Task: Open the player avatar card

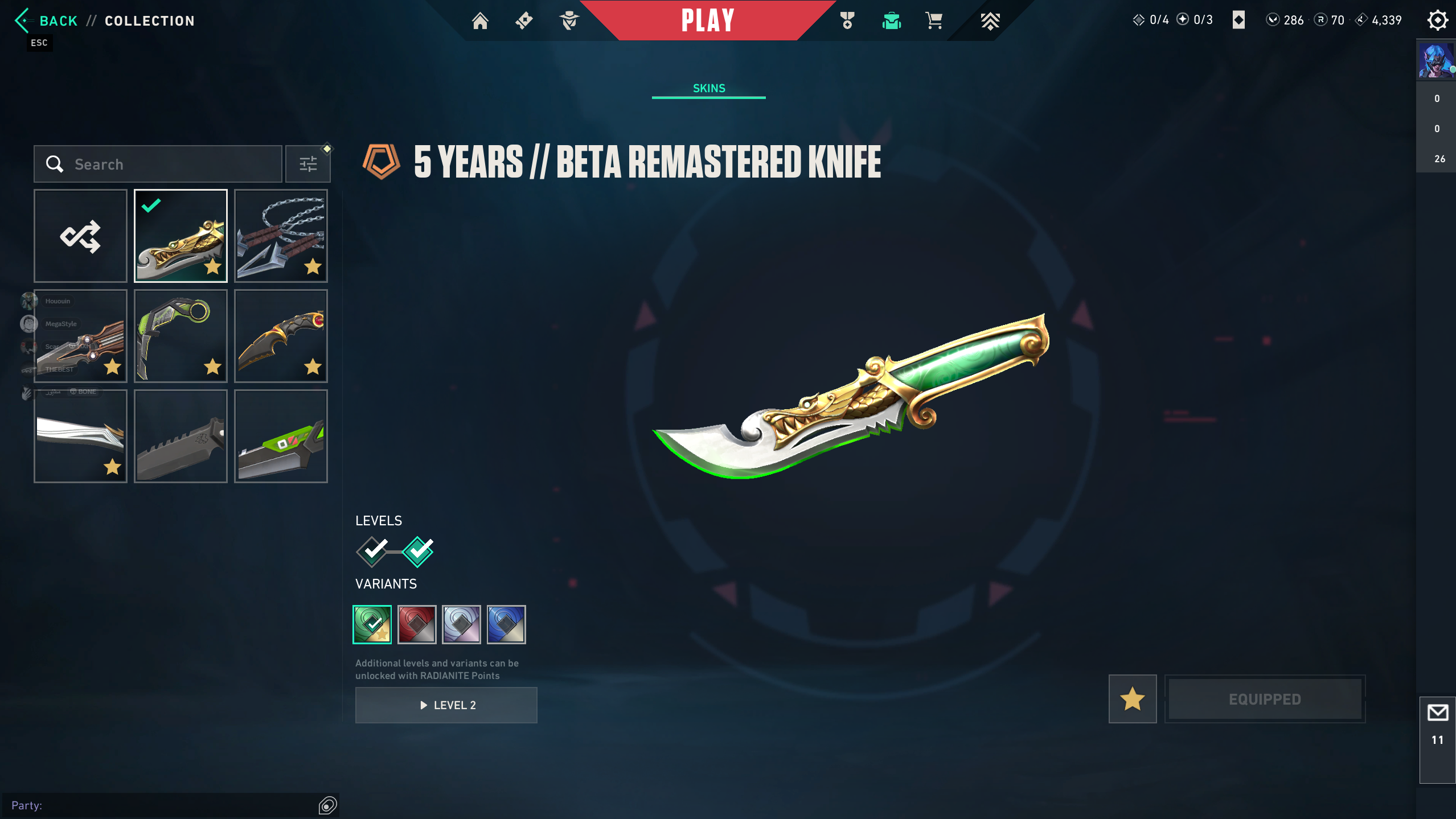Action: point(1436,60)
